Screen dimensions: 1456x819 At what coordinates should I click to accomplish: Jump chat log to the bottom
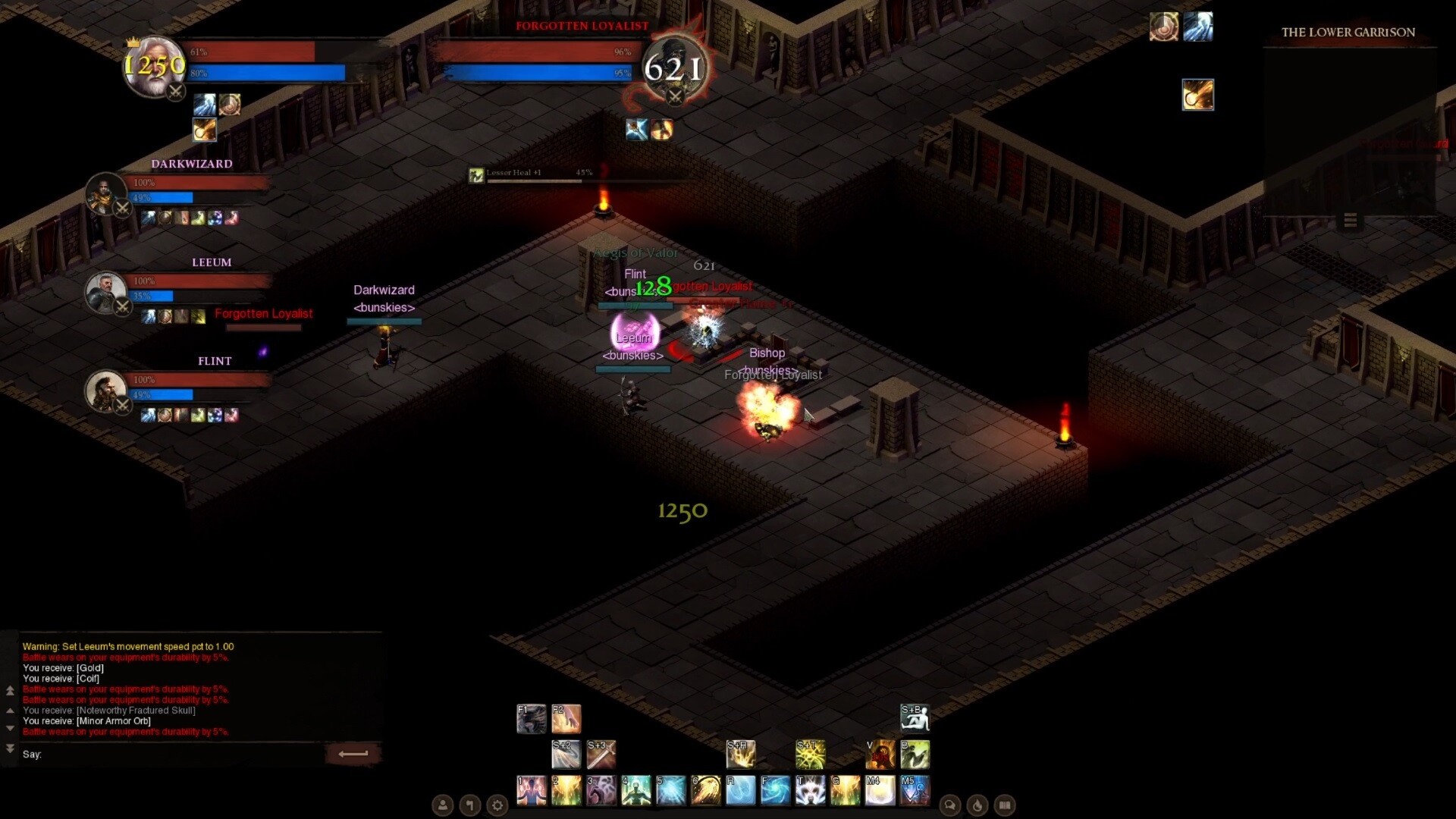click(10, 748)
